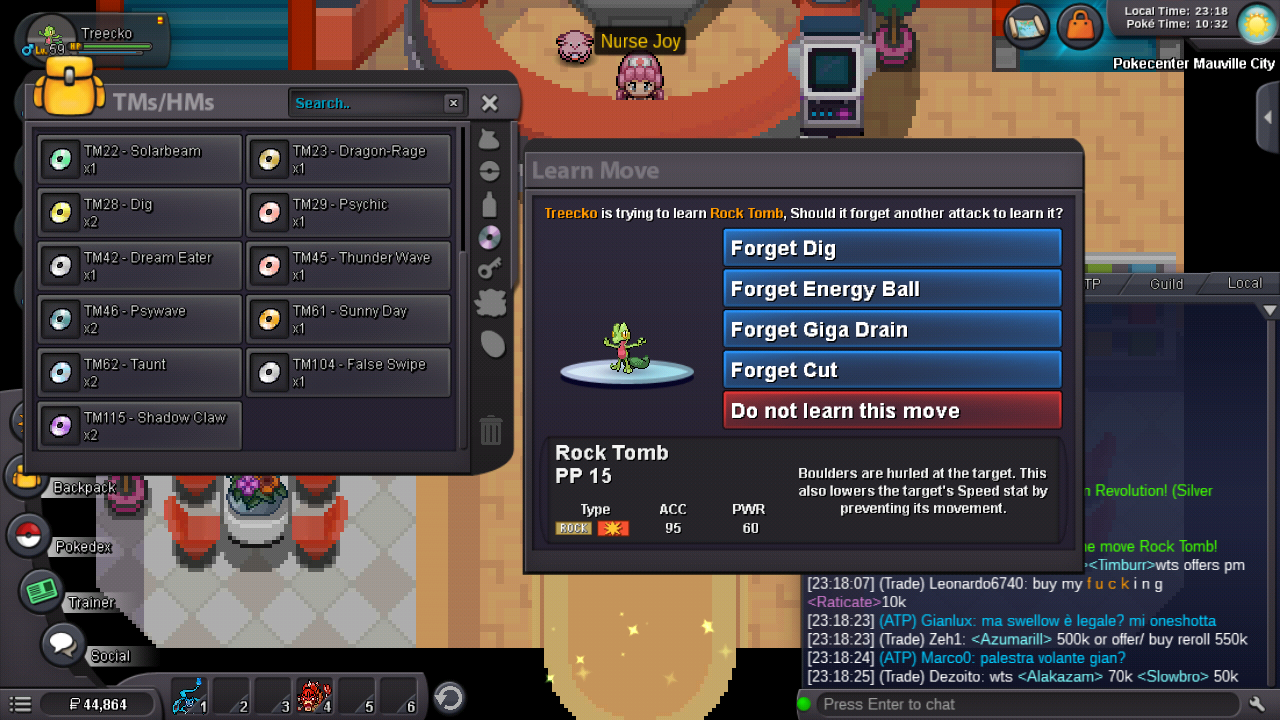Pick Forget Giga Drain
This screenshot has height=720, width=1280.
click(891, 330)
